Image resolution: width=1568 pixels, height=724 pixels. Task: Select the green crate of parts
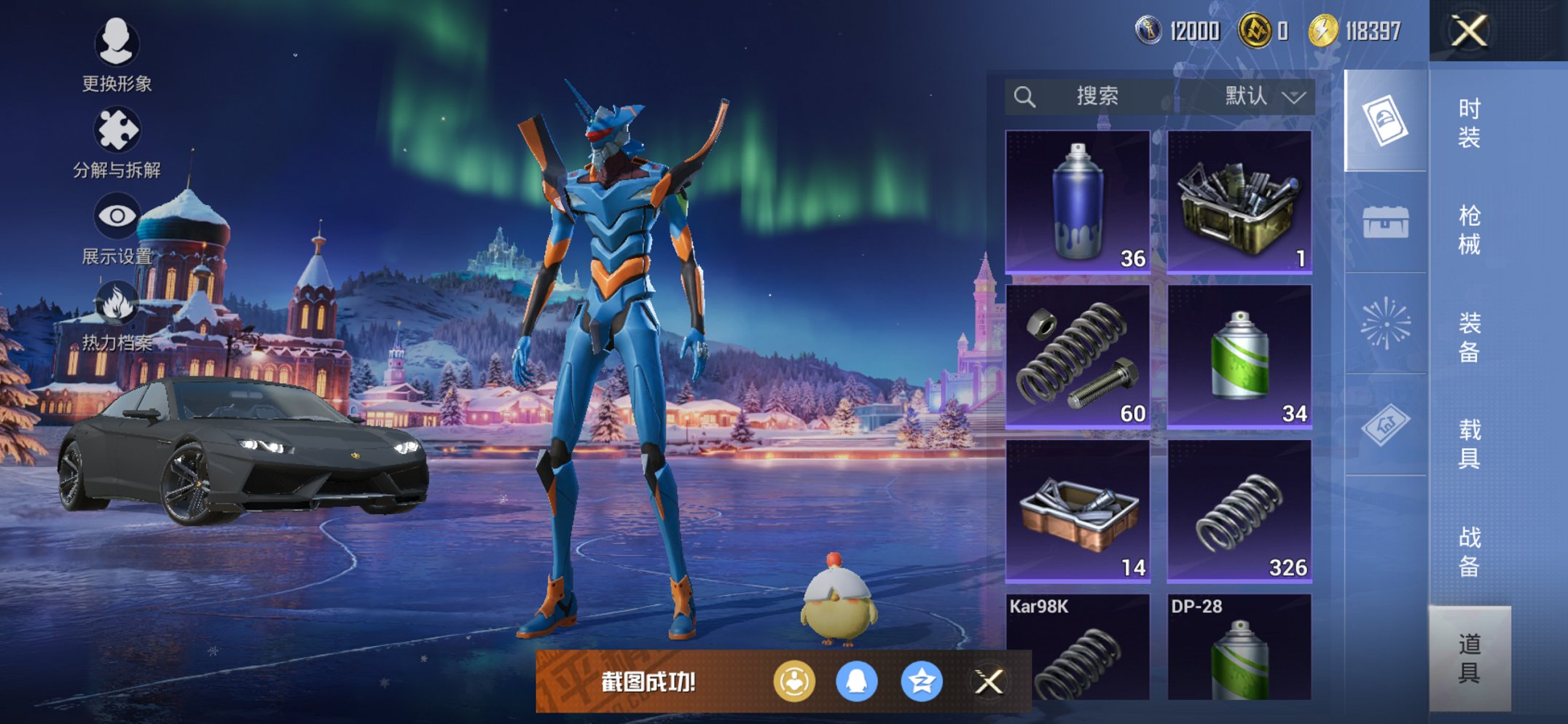1239,202
